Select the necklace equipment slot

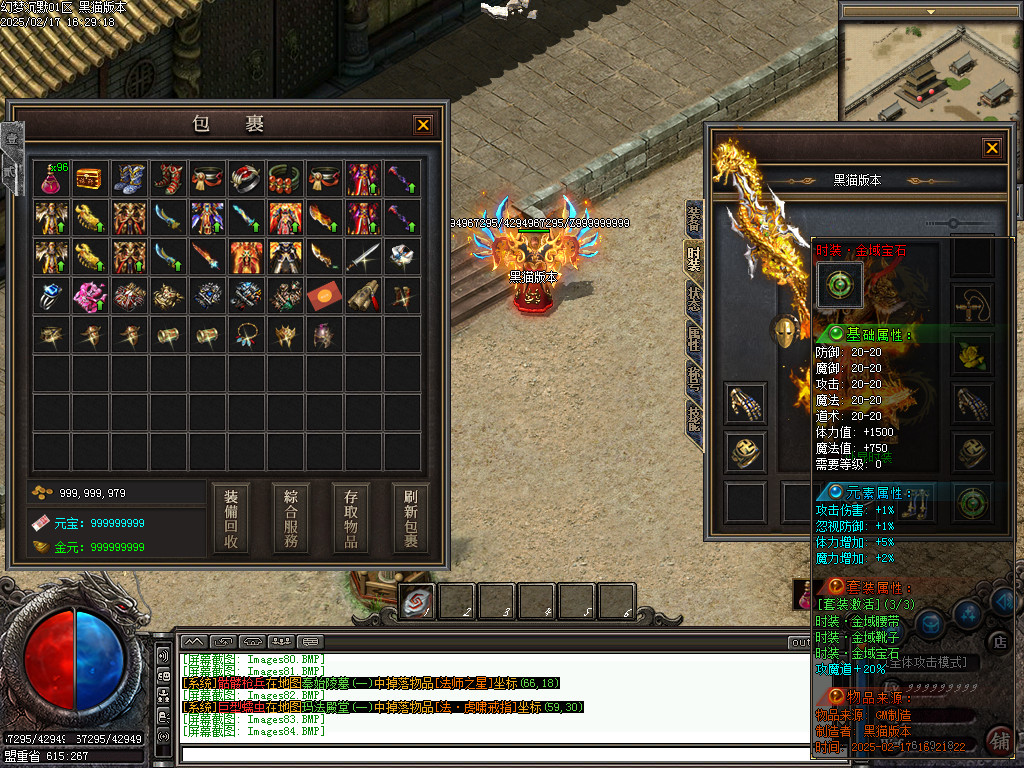(x=972, y=300)
